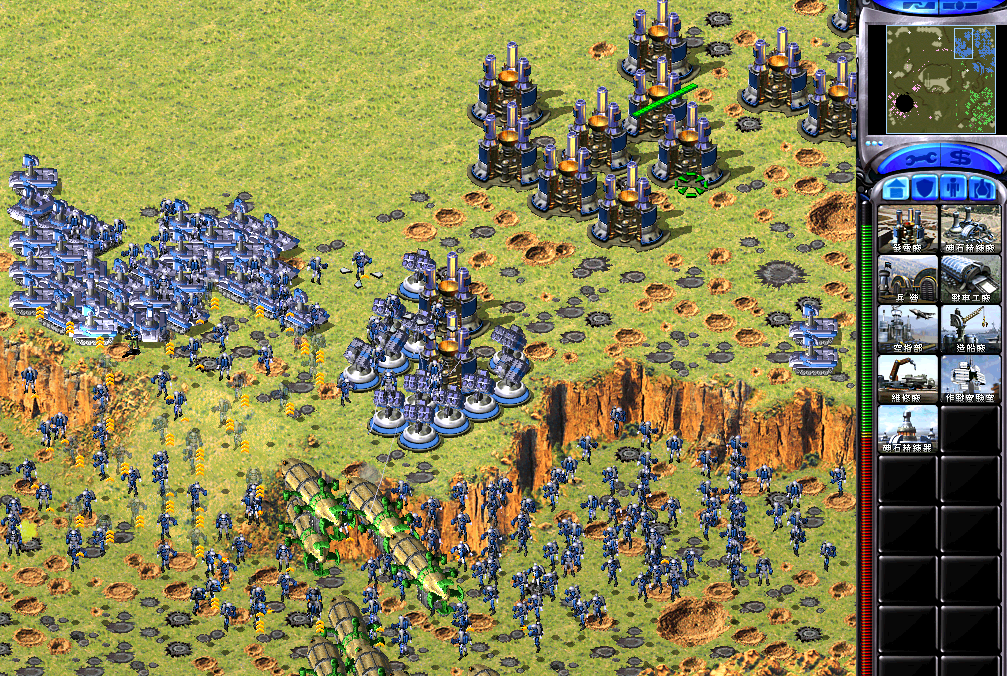Screen dimensions: 1007x676
Task: Switch to the structures build tab
Action: 895,187
